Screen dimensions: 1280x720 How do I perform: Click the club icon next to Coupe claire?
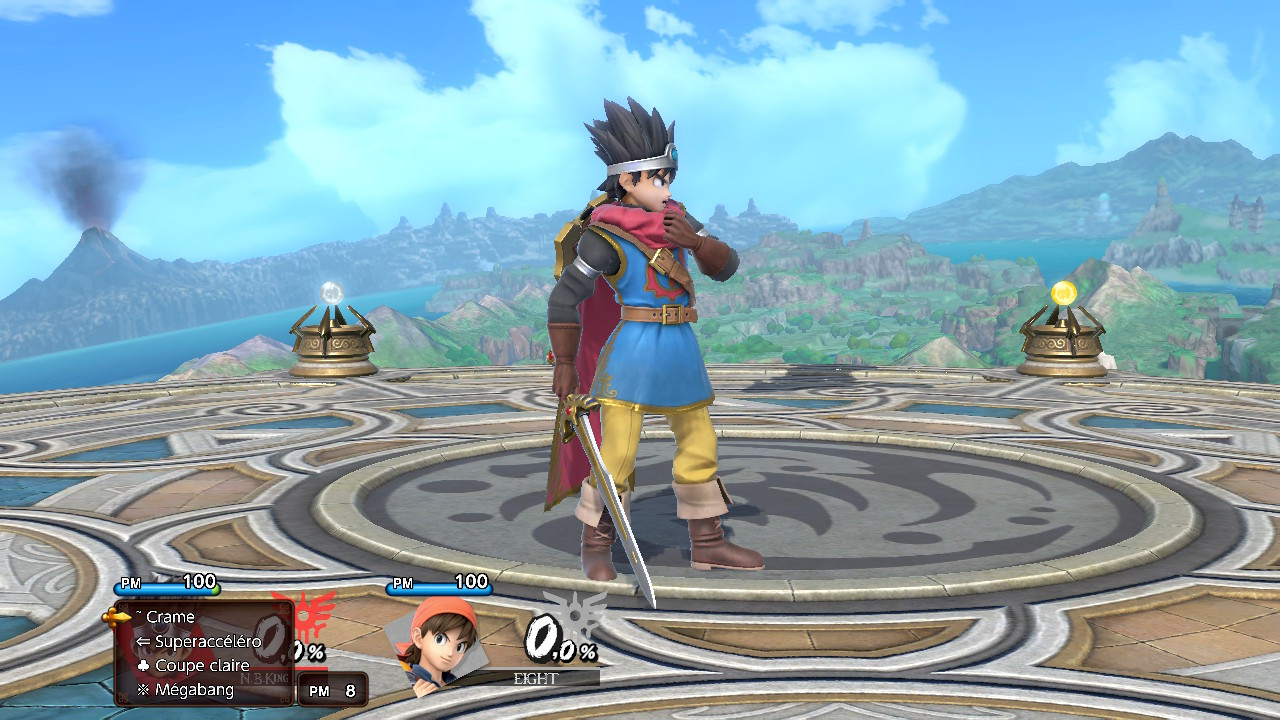point(144,665)
